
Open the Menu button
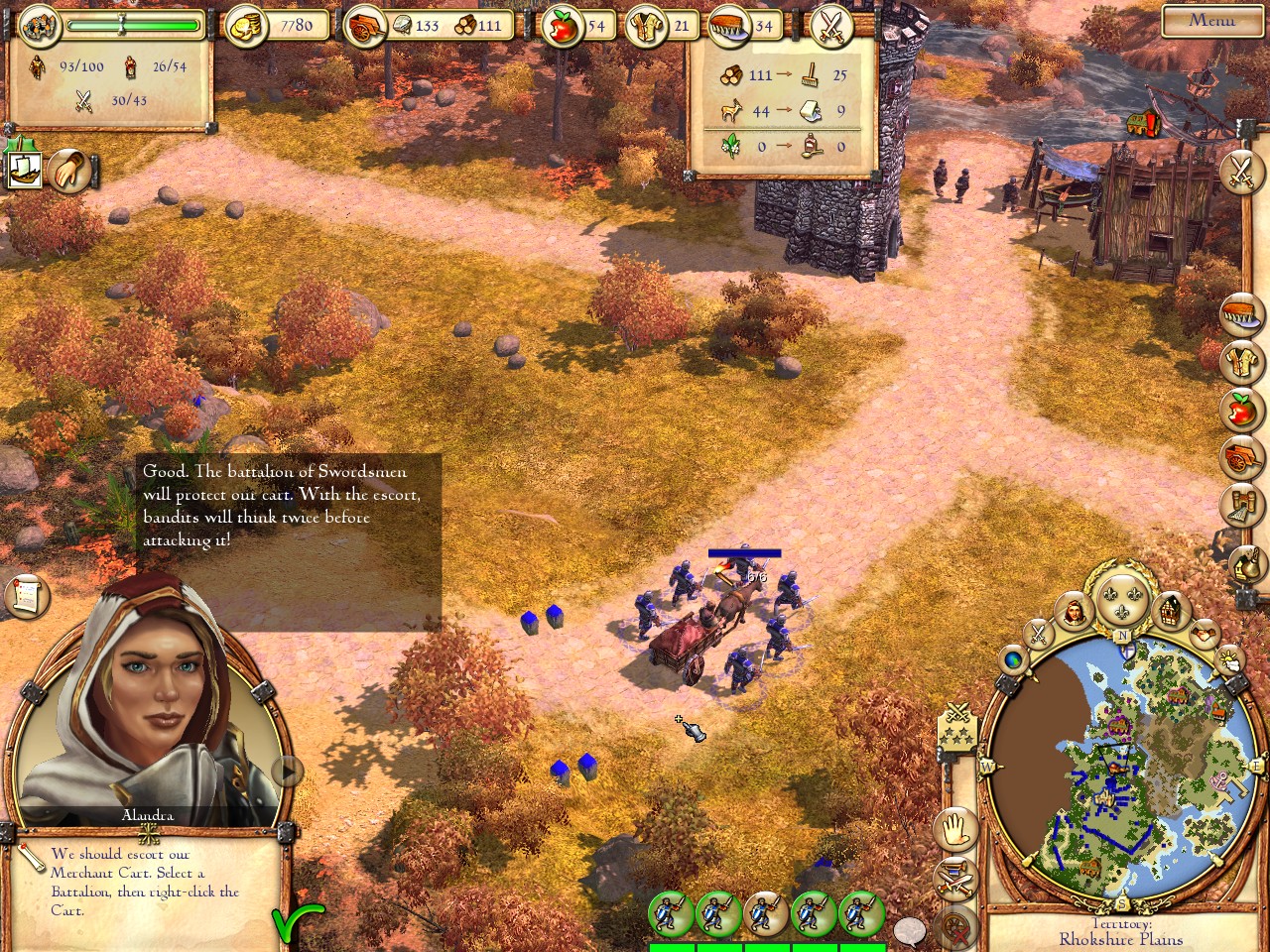tap(1211, 20)
